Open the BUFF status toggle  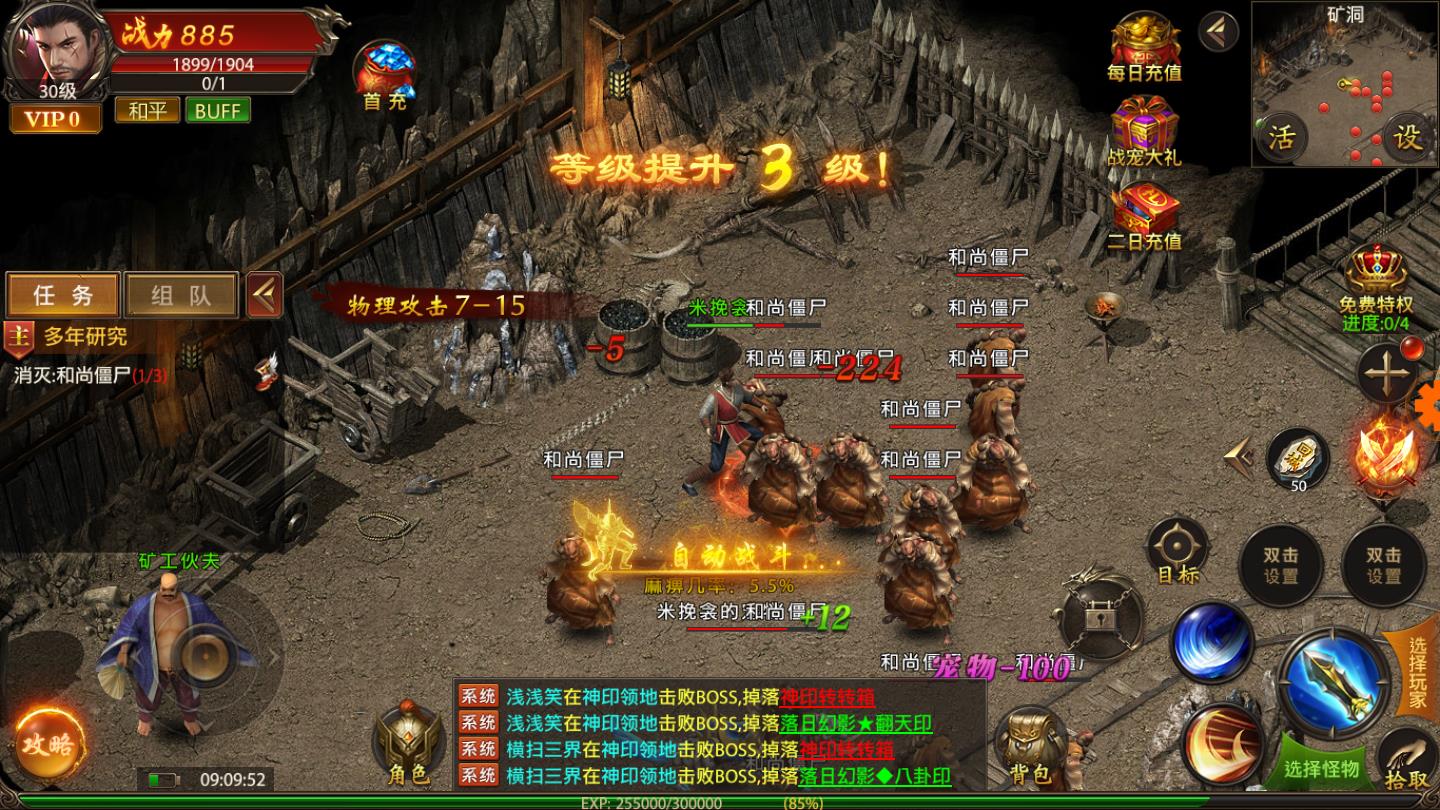[219, 110]
